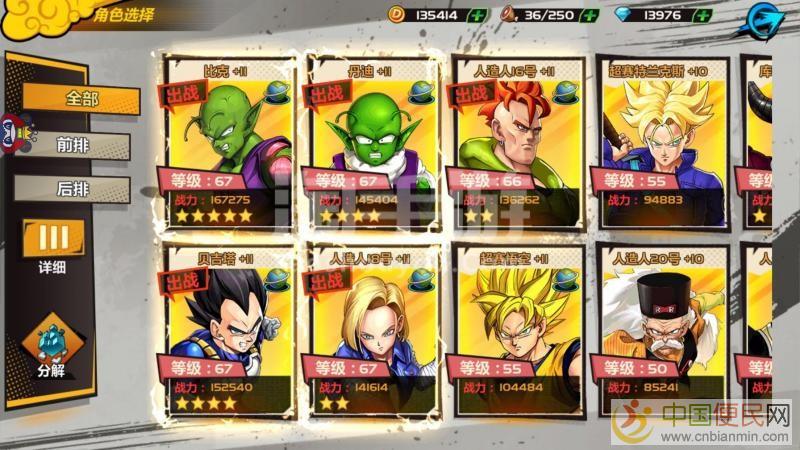The width and height of the screenshot is (800, 450).
Task: Choose the 人造人18号 character card
Action: tap(372, 330)
